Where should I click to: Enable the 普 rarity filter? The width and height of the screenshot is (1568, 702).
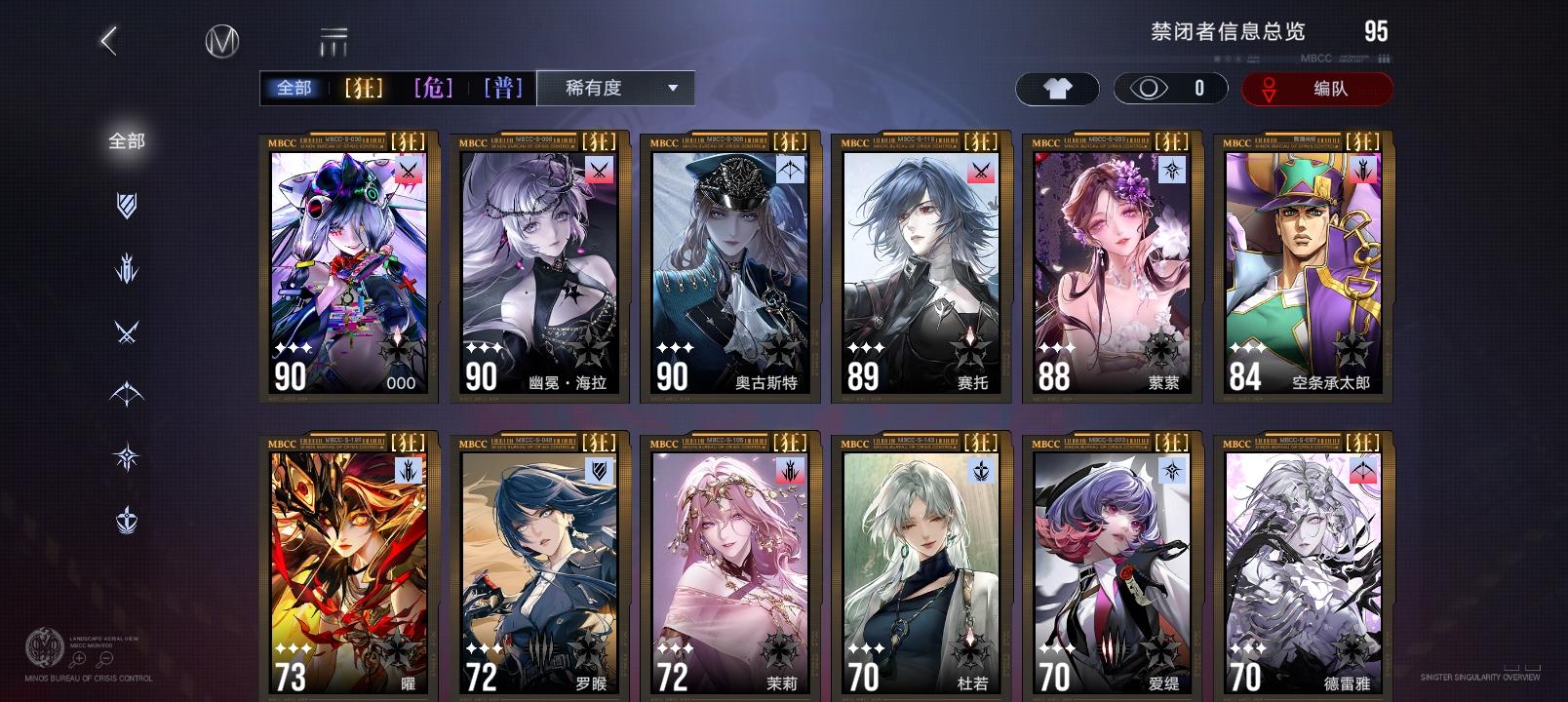coord(504,88)
